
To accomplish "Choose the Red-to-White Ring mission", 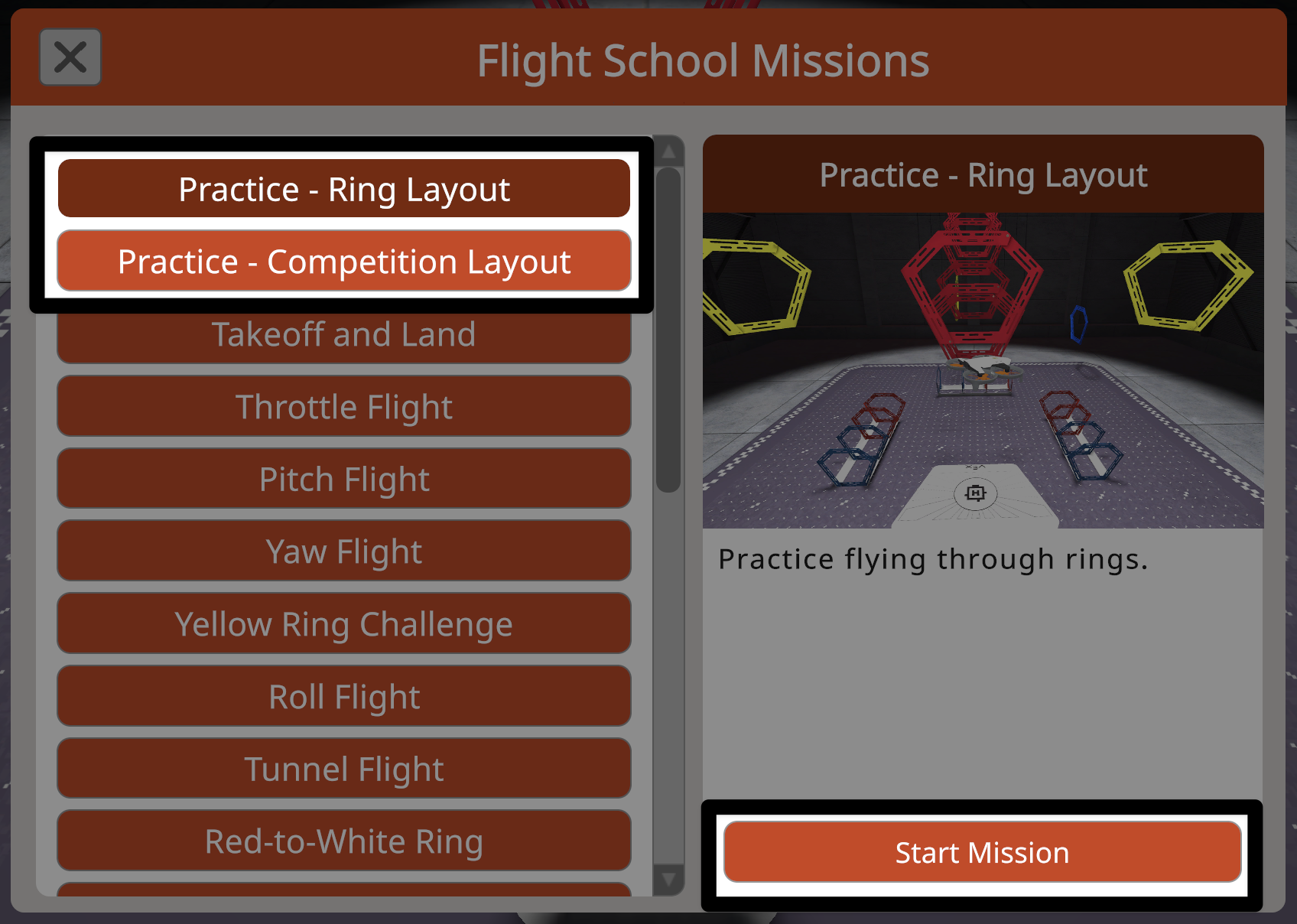I will coord(343,841).
